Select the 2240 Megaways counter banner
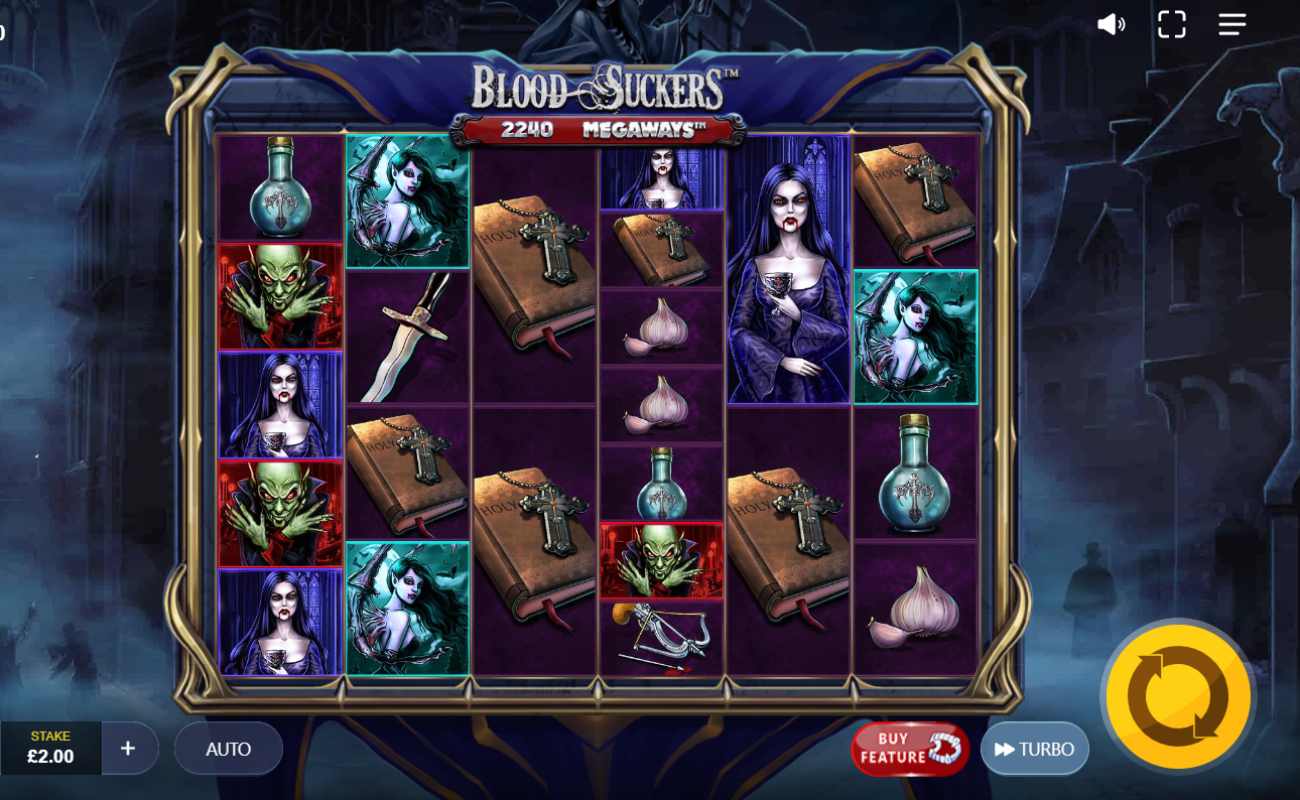 [604, 128]
